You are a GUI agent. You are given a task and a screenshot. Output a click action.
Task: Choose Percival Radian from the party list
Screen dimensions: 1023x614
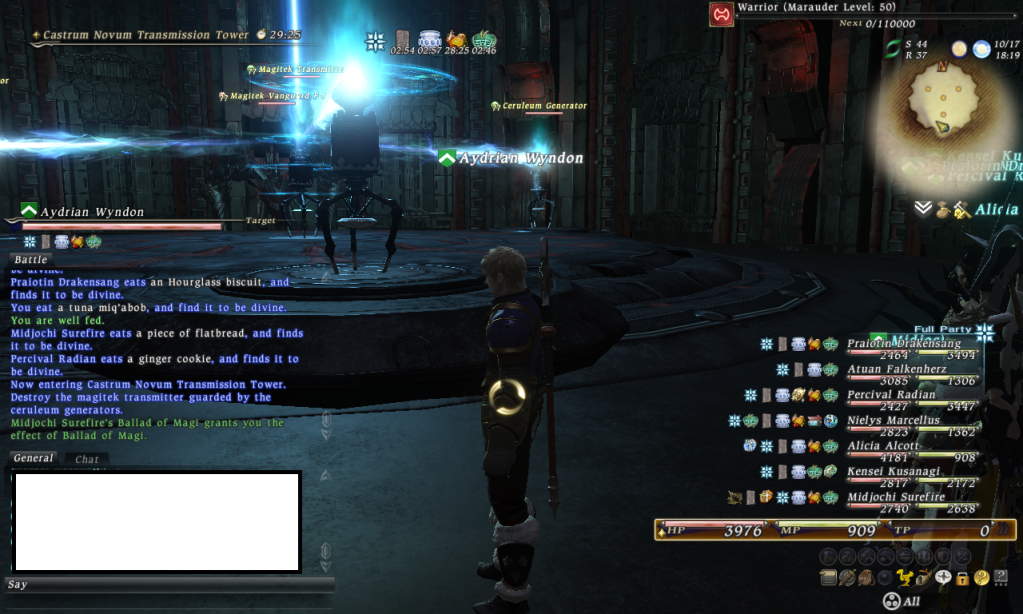tap(891, 395)
